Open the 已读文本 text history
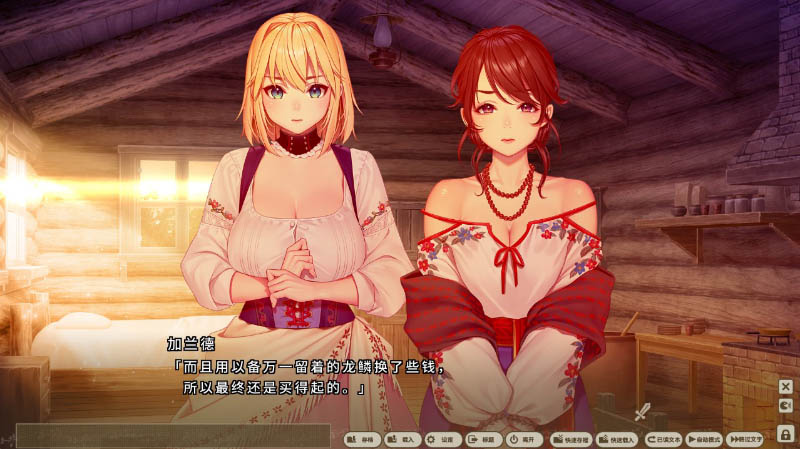This screenshot has width=800, height=449. [663, 439]
